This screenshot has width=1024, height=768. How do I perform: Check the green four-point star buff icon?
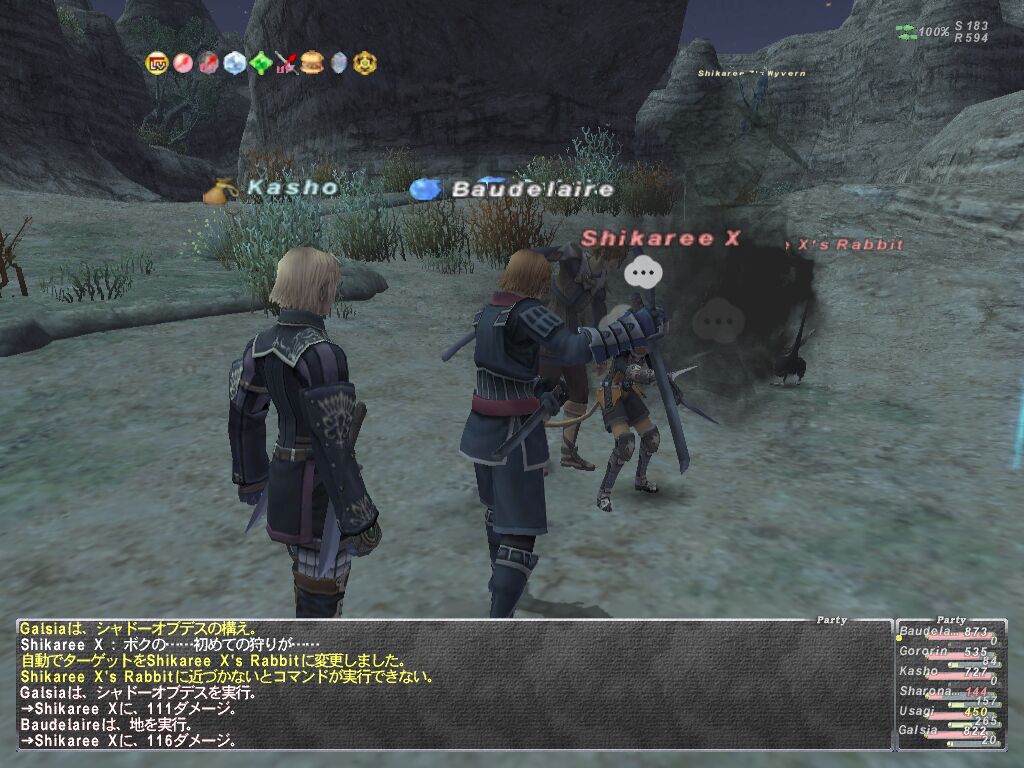pos(261,63)
